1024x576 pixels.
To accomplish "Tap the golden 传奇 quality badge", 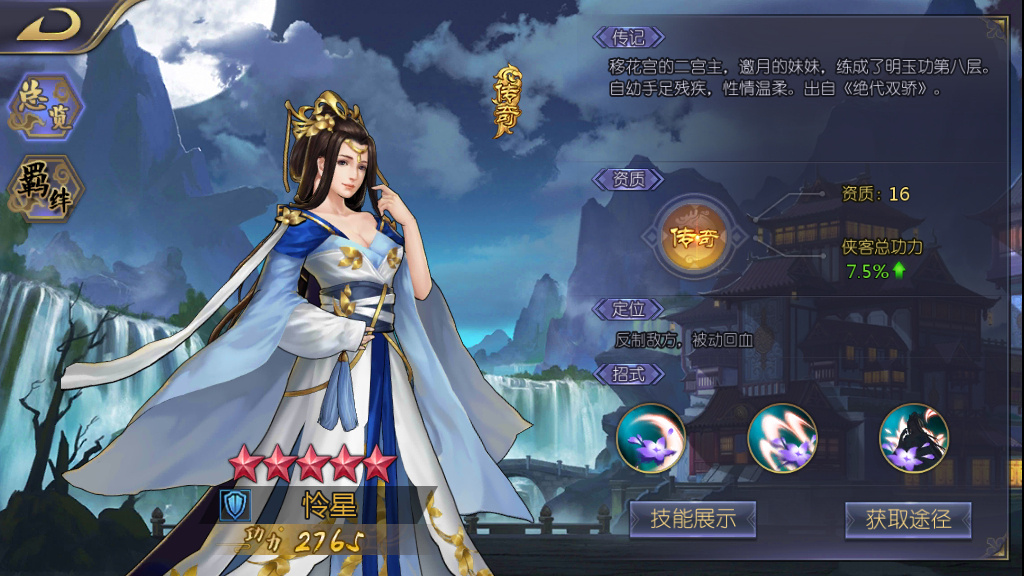I will point(697,238).
